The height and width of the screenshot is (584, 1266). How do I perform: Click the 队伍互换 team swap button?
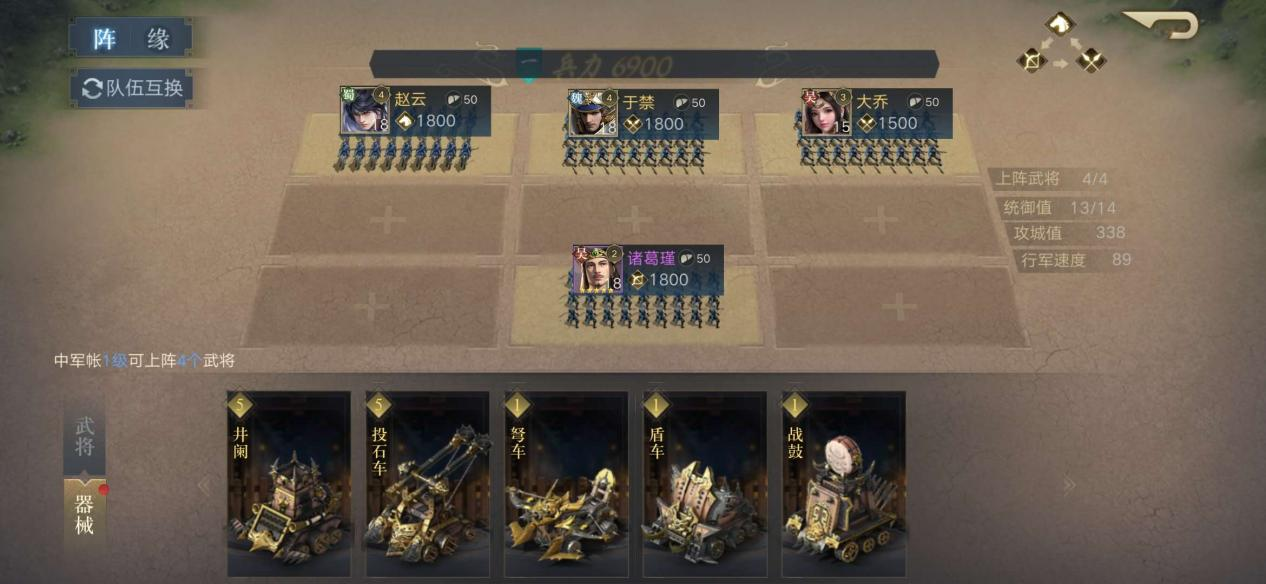[132, 88]
